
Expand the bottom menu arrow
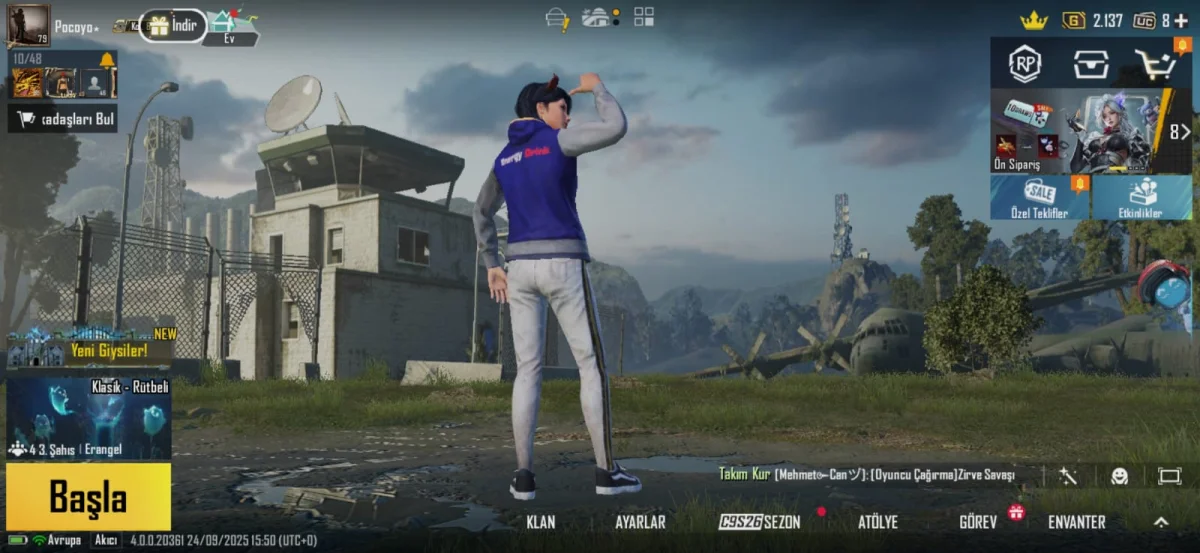1161,522
